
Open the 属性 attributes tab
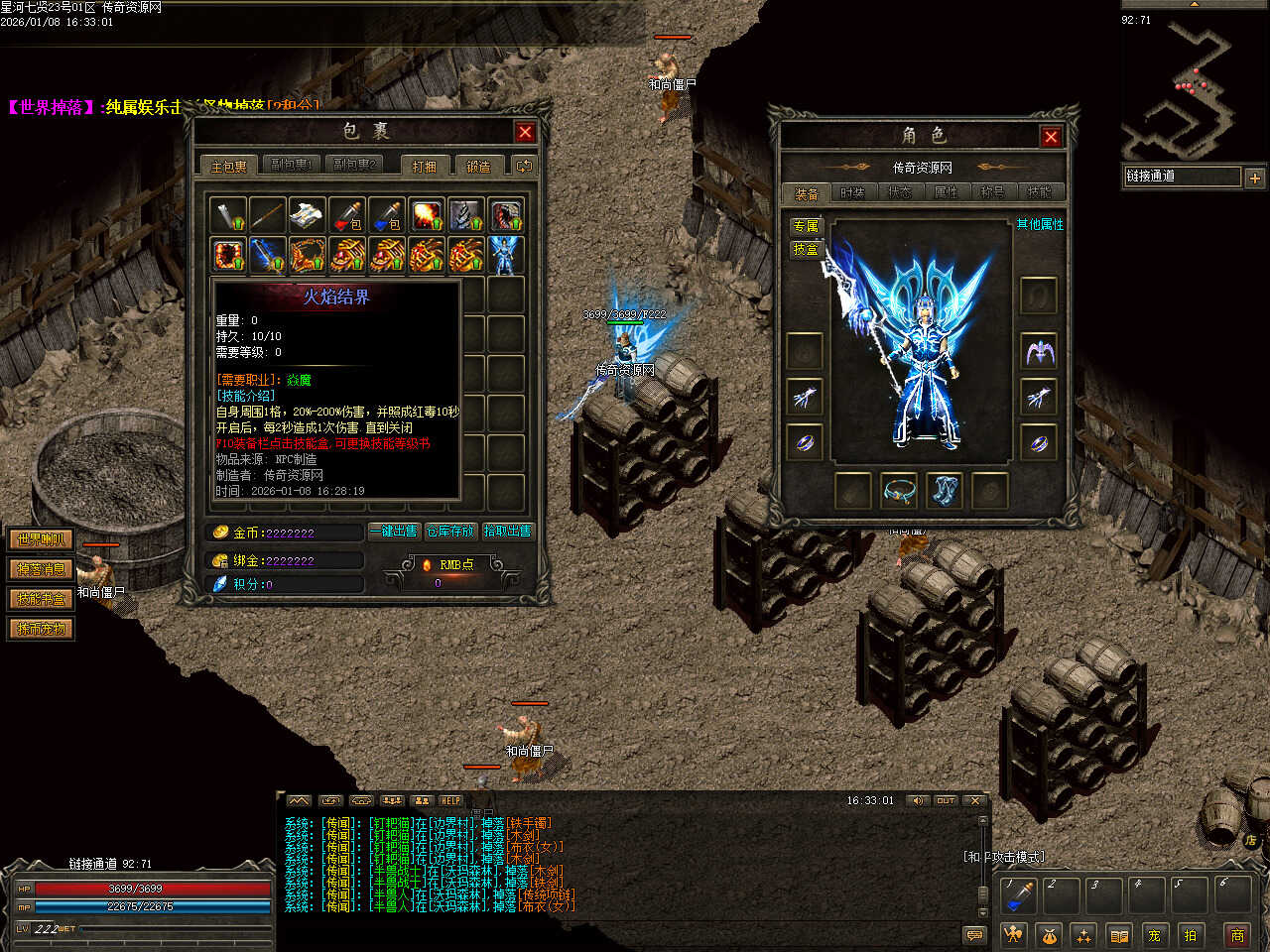point(947,192)
